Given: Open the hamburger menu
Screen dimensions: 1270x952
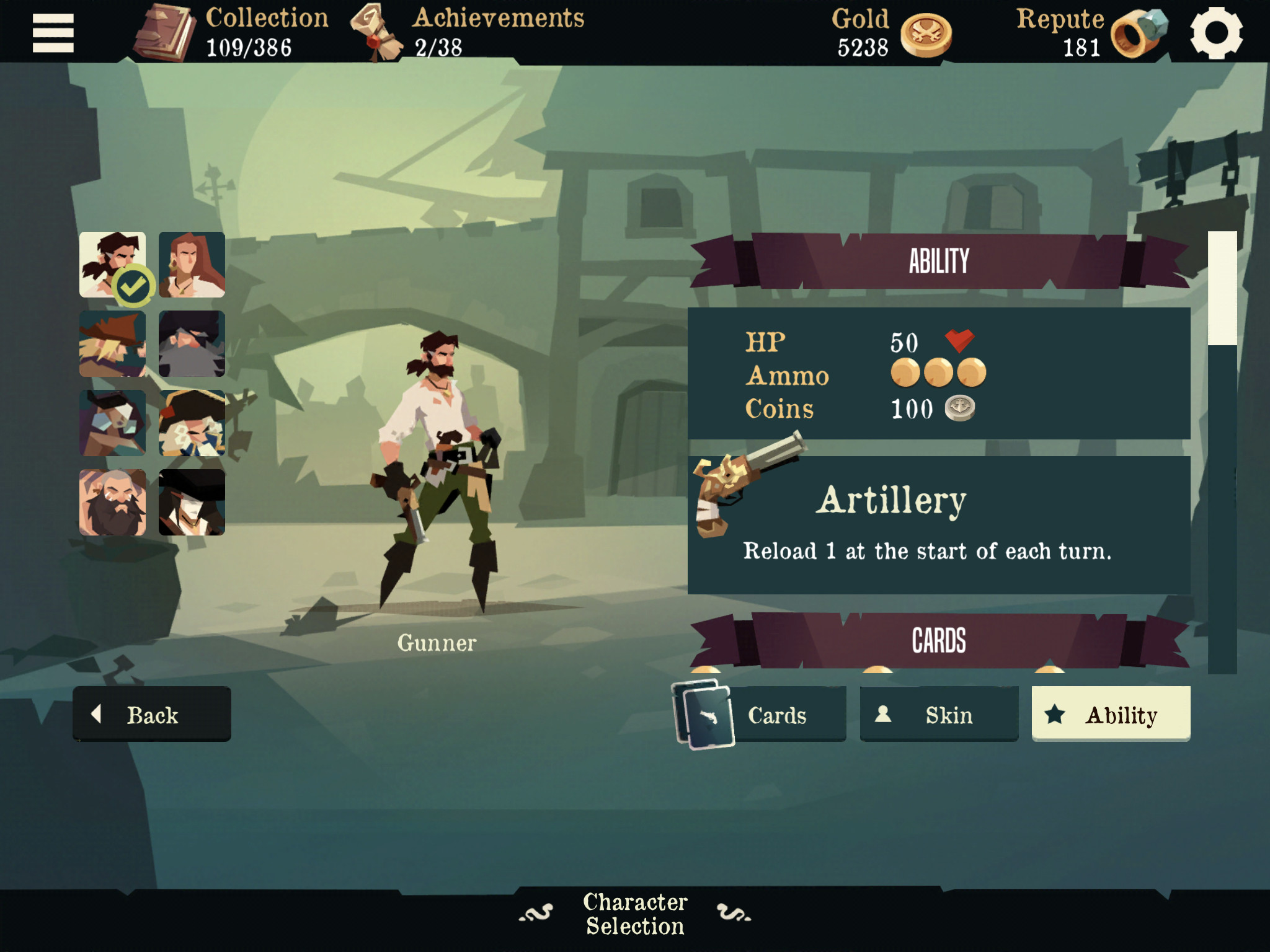Looking at the screenshot, I should point(53,34).
